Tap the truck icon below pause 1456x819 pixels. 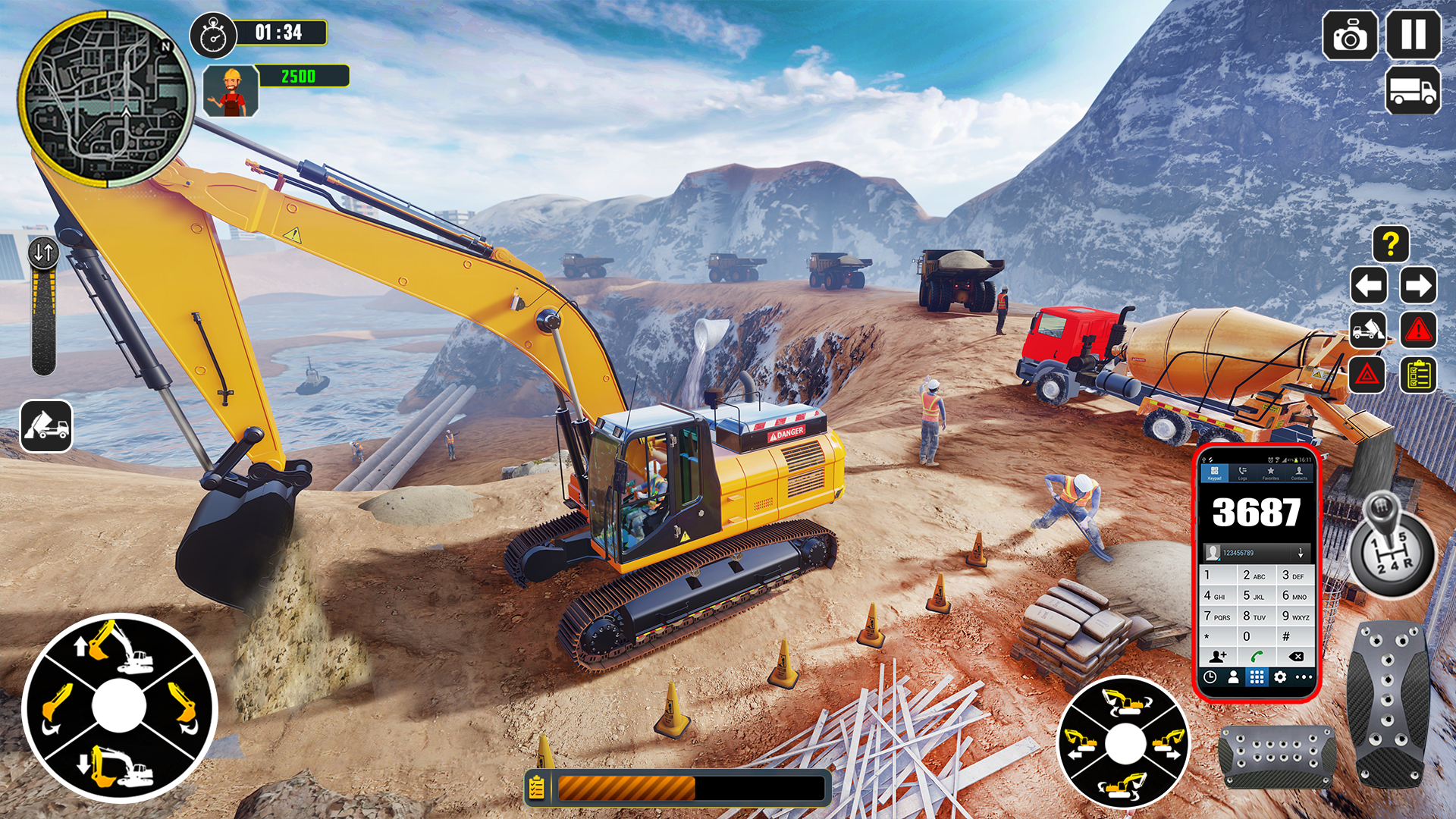click(x=1413, y=90)
